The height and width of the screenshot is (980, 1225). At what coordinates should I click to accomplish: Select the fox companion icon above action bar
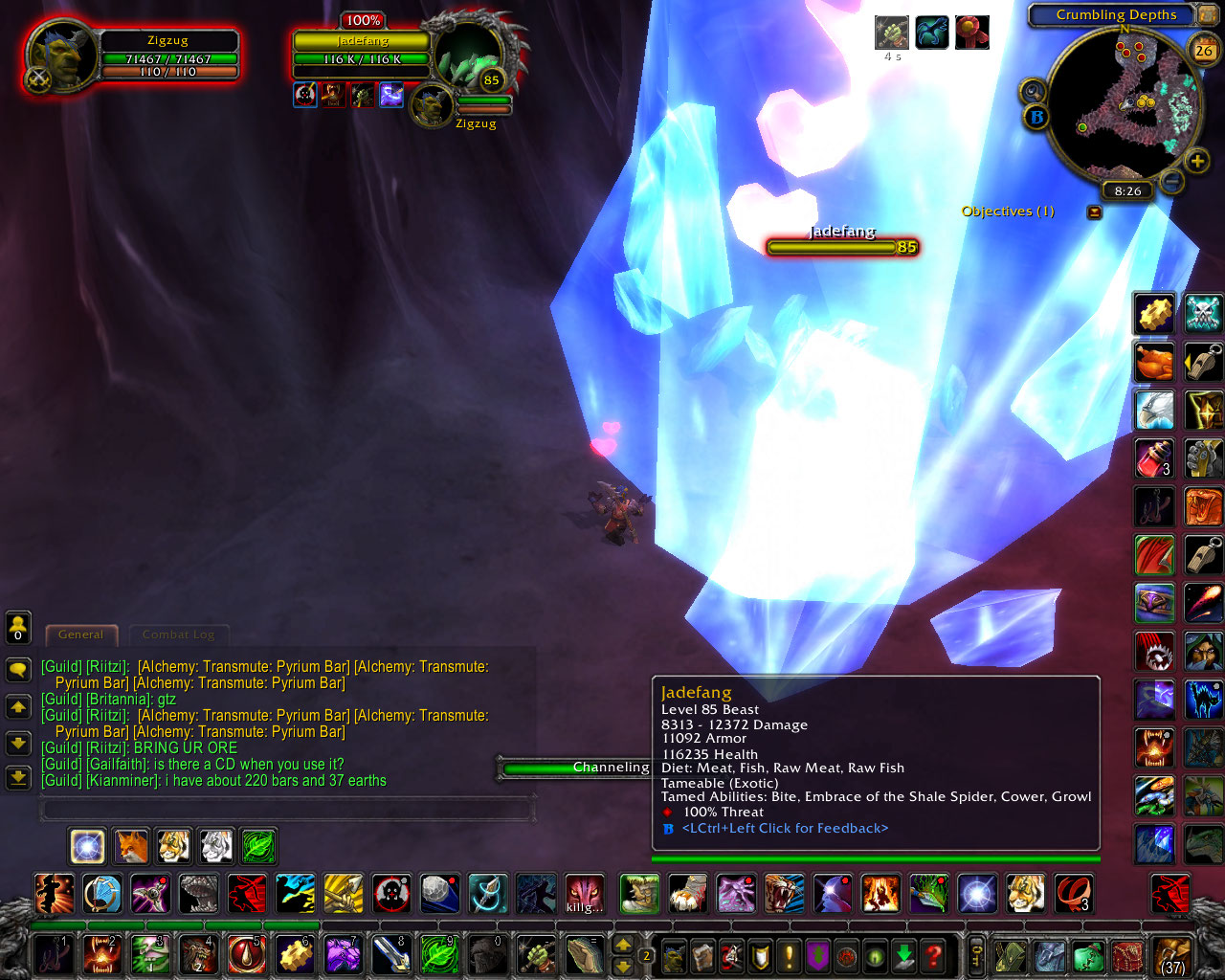pyautogui.click(x=130, y=846)
